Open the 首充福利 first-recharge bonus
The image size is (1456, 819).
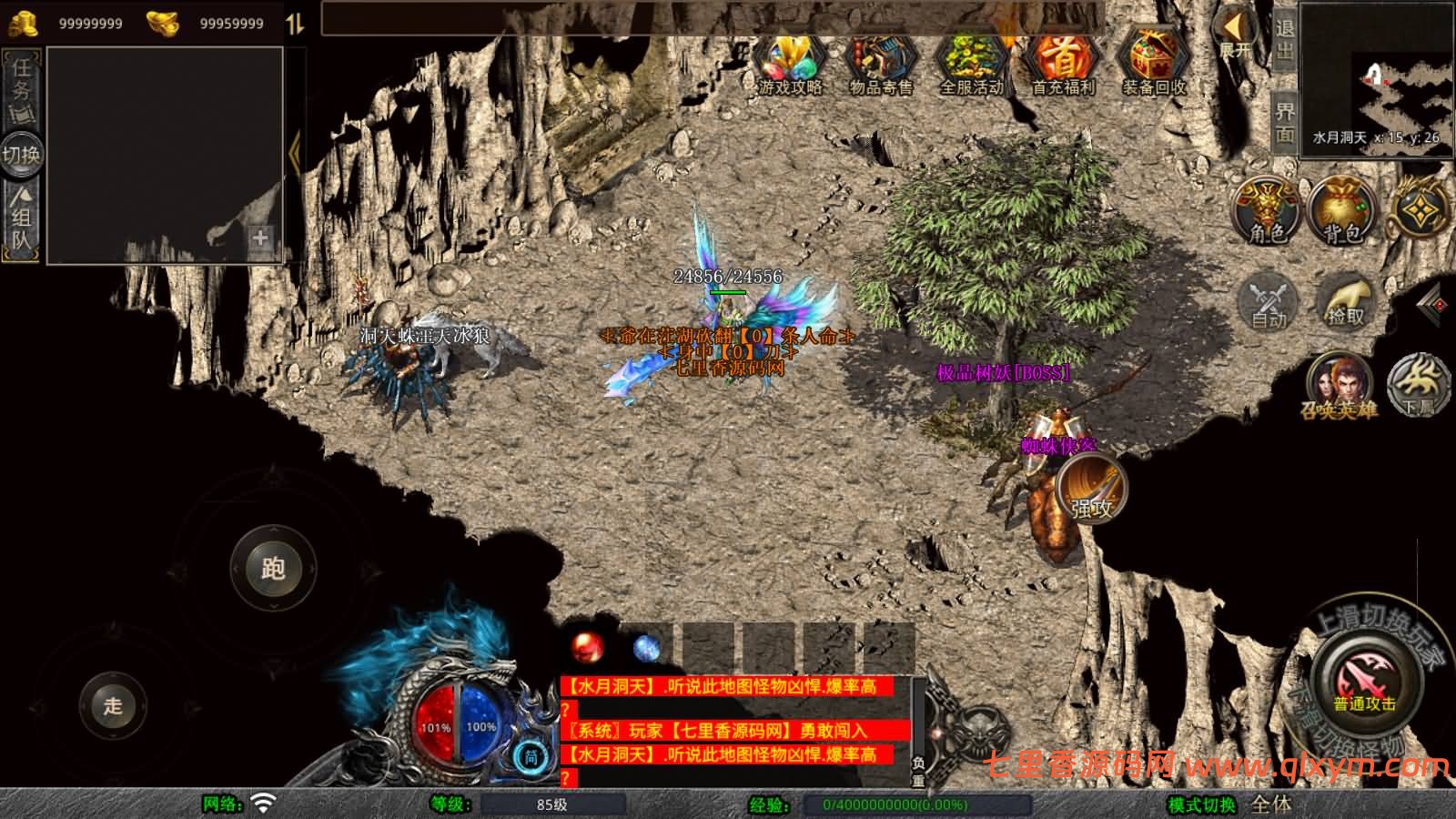point(1063,62)
